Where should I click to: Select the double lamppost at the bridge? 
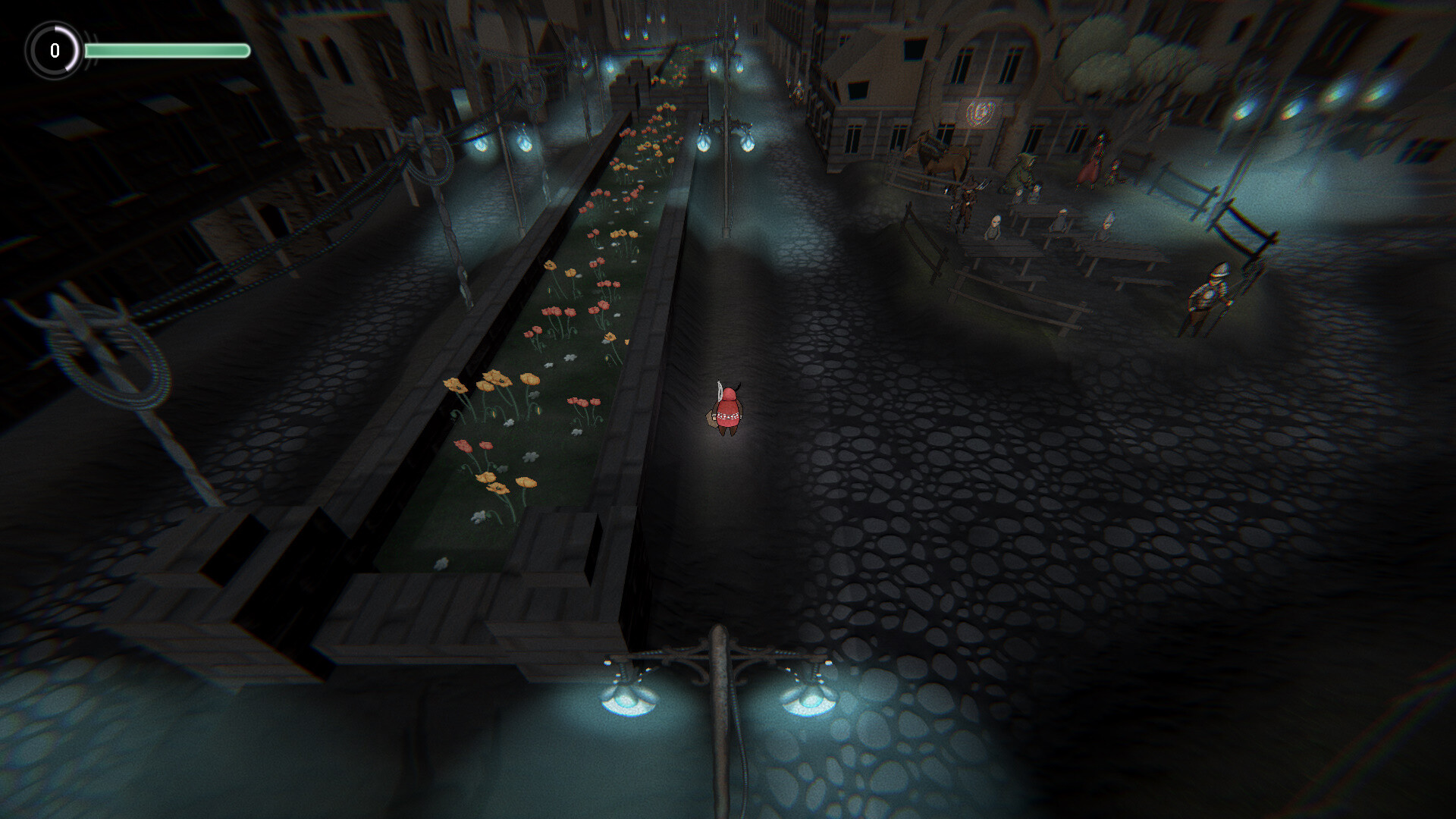coord(720,667)
